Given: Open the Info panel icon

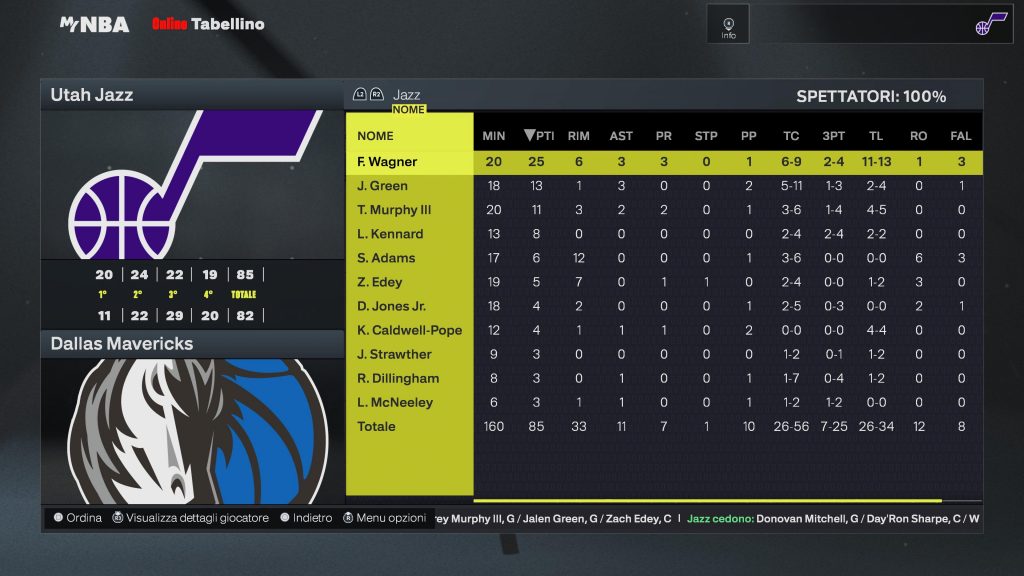Looking at the screenshot, I should (728, 24).
